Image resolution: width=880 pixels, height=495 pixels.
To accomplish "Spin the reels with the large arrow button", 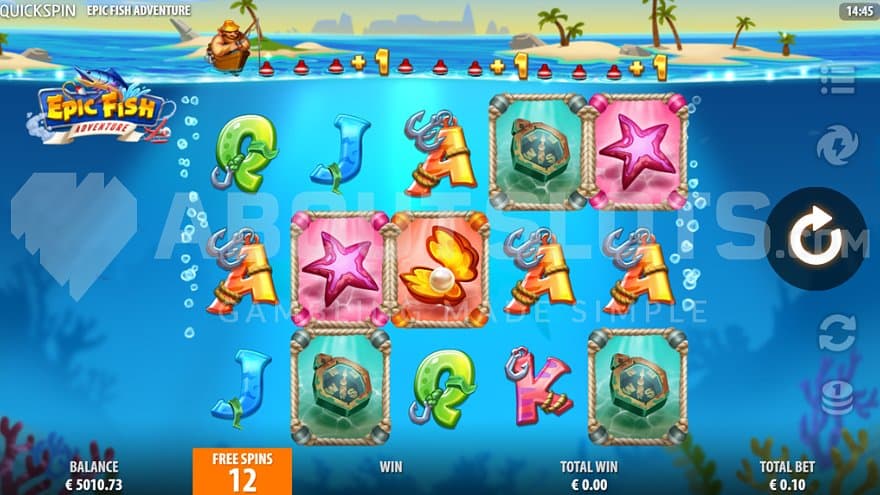I will [817, 238].
